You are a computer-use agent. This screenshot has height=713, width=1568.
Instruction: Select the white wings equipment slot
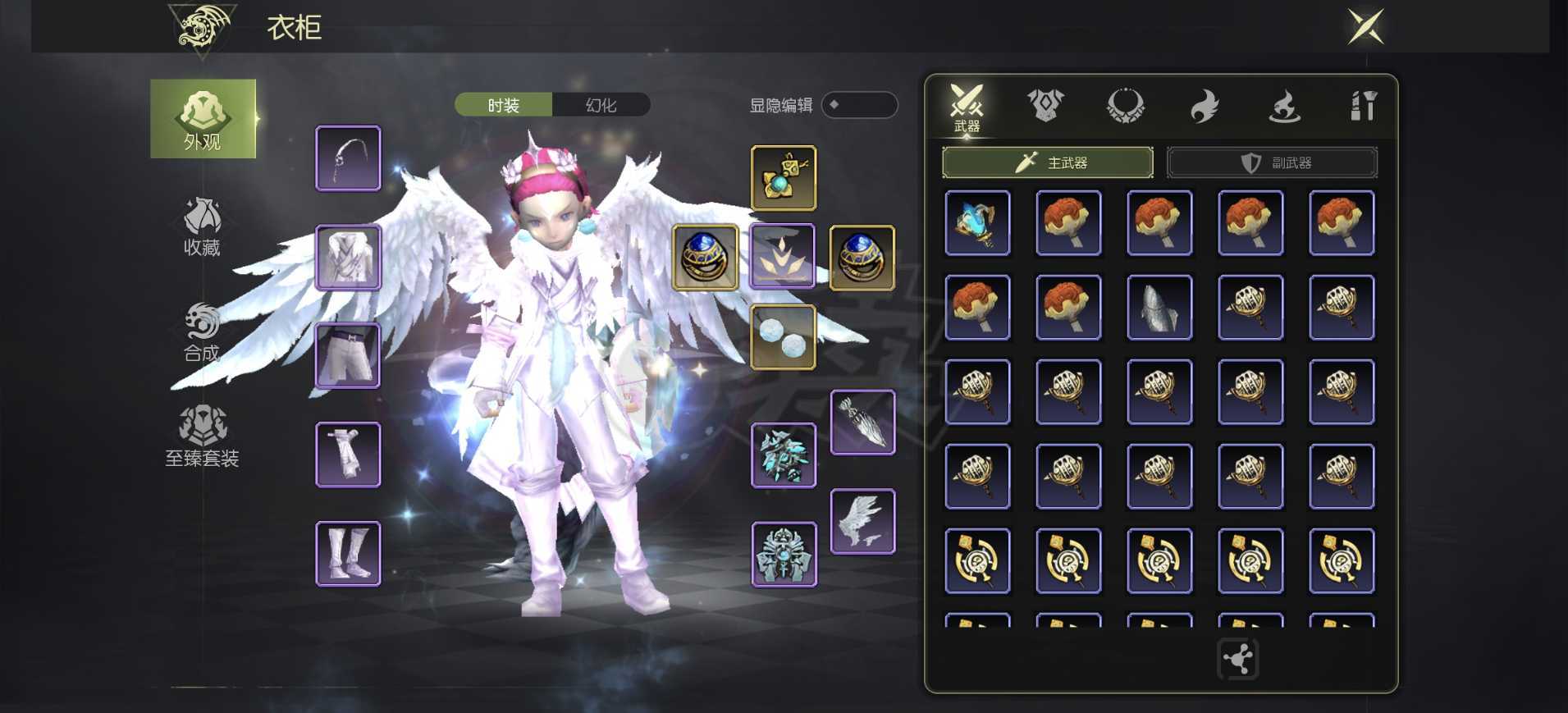point(862,522)
